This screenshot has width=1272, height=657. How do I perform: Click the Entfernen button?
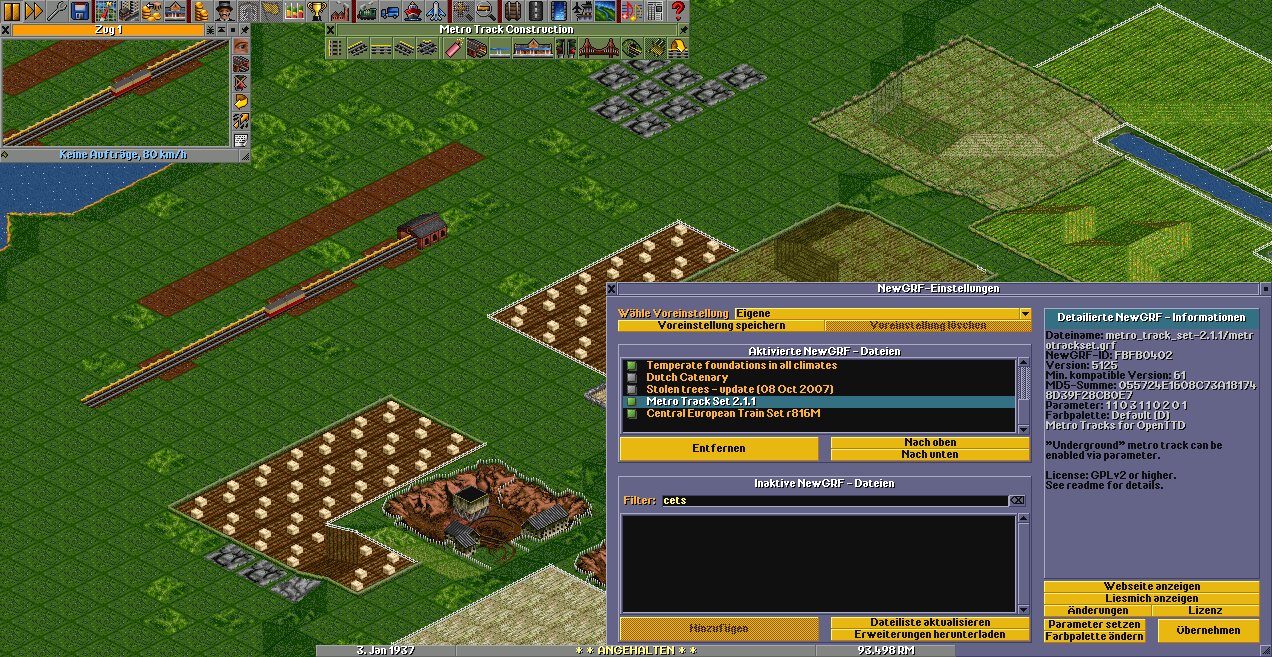coord(719,449)
